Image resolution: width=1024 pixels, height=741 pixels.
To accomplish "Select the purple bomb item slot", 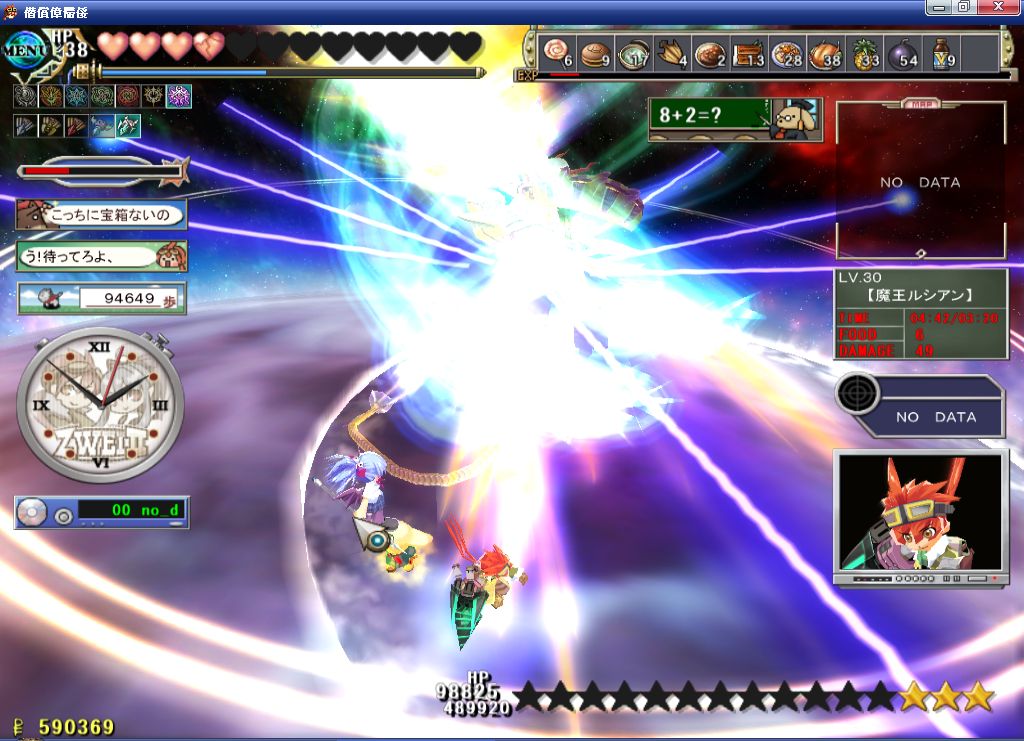I will point(903,53).
